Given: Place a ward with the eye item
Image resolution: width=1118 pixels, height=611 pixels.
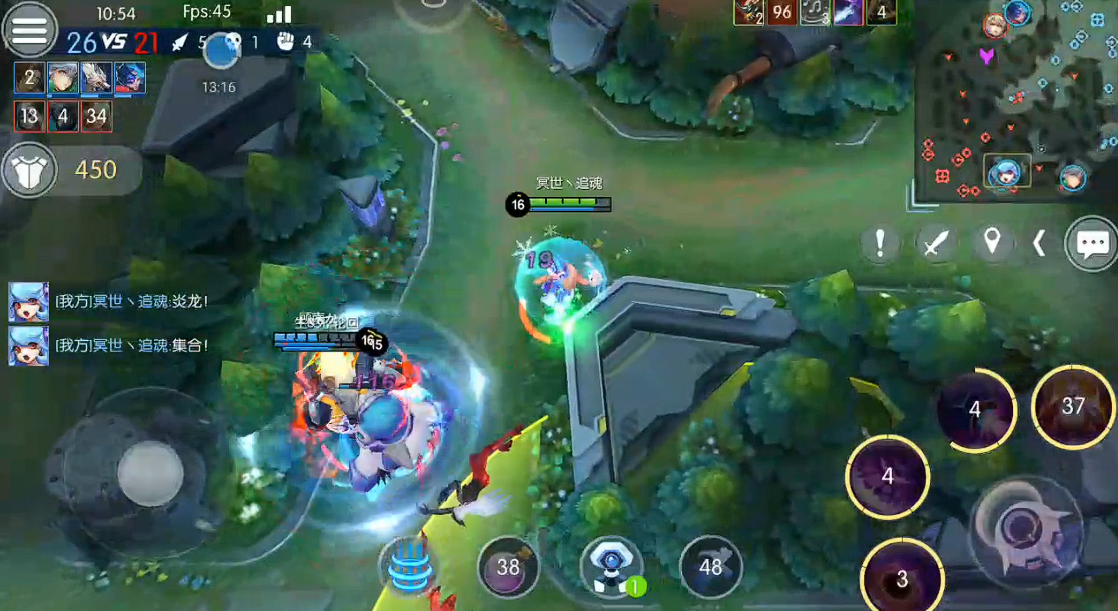Looking at the screenshot, I should (x=609, y=565).
